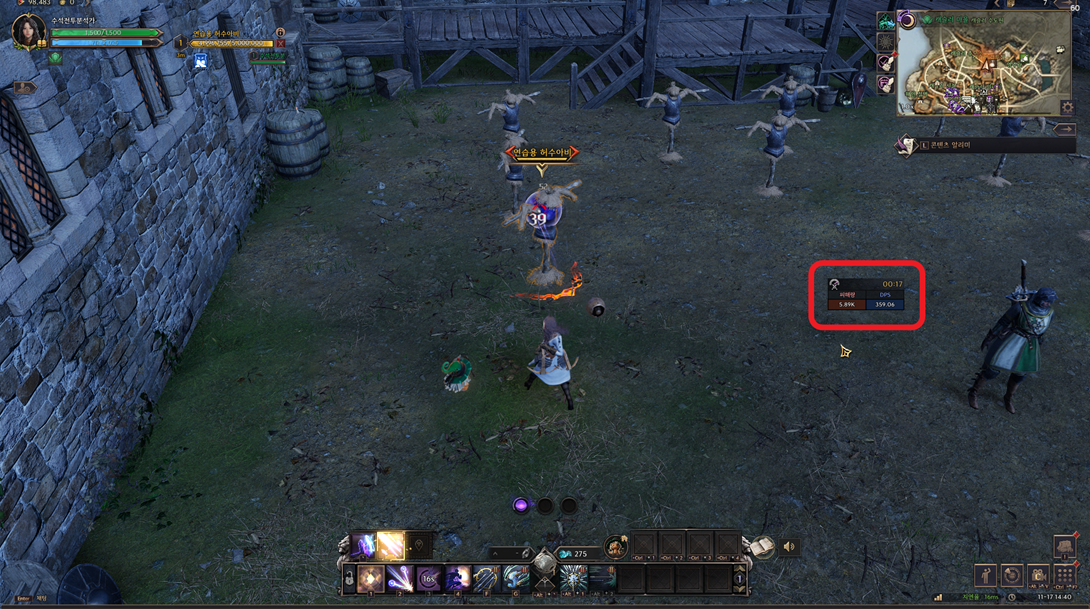Activate the dashing figure skill in slot 4
Viewport: 1090px width, 609px height.
pyautogui.click(x=458, y=578)
